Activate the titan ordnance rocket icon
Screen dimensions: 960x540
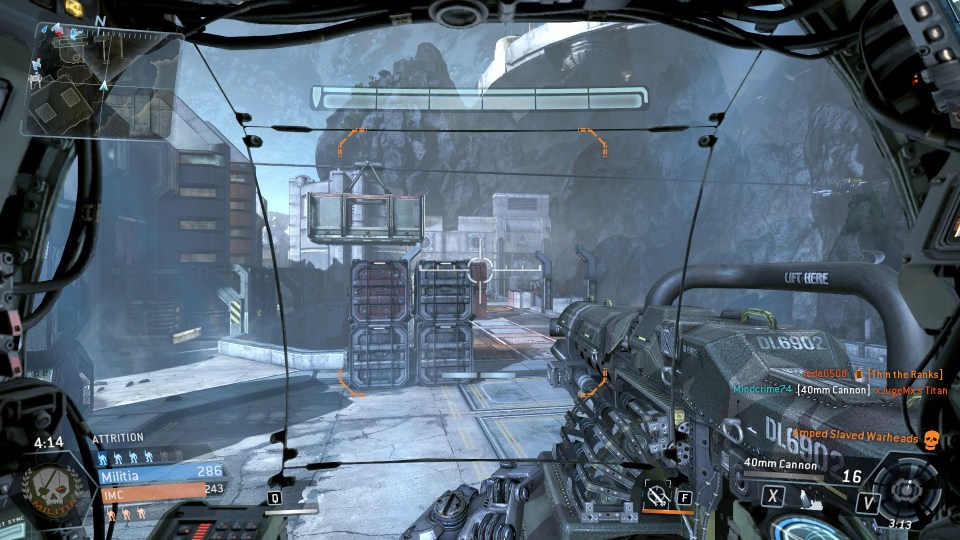click(658, 494)
